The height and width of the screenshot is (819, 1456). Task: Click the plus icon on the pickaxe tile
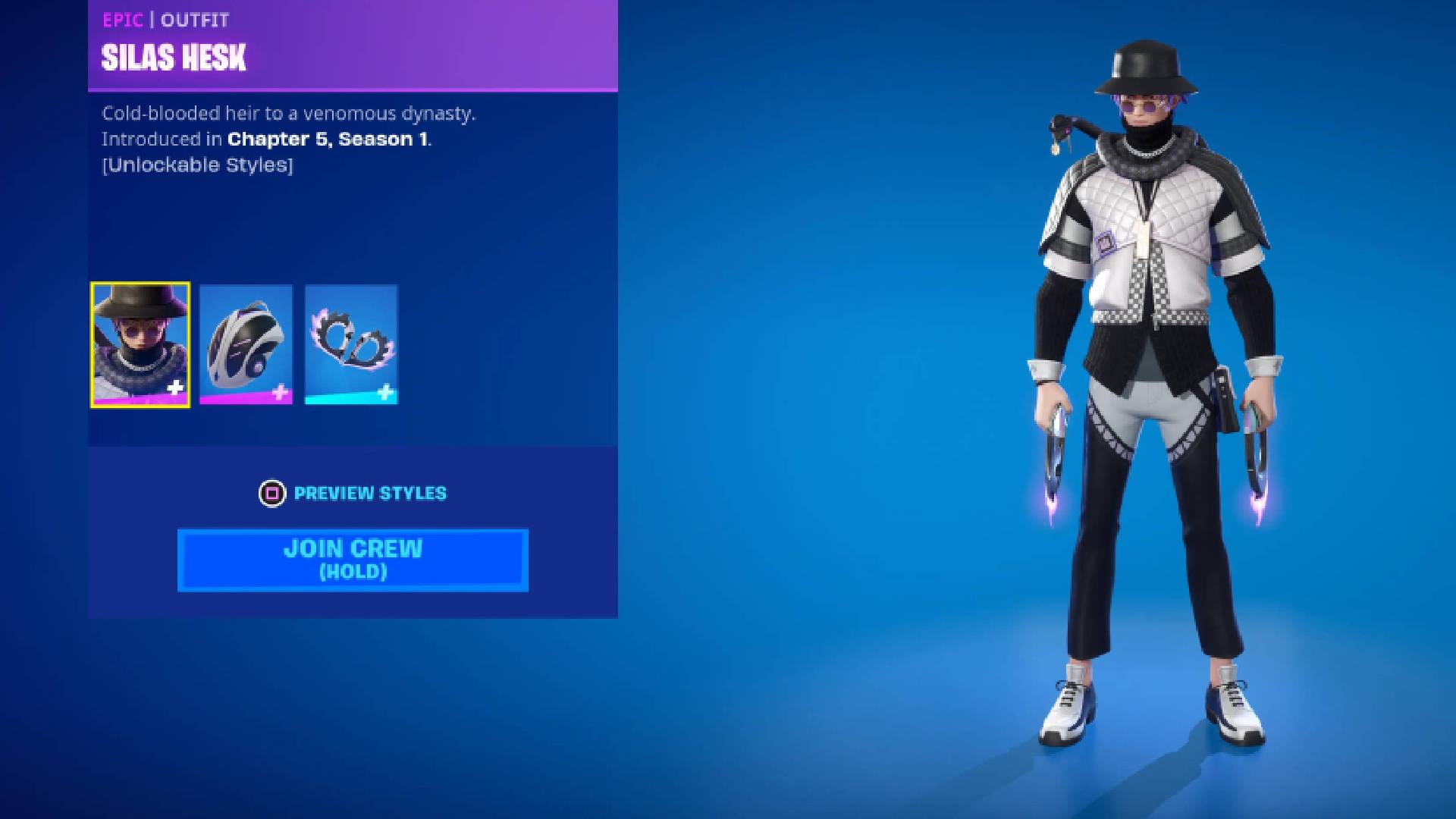tap(386, 393)
